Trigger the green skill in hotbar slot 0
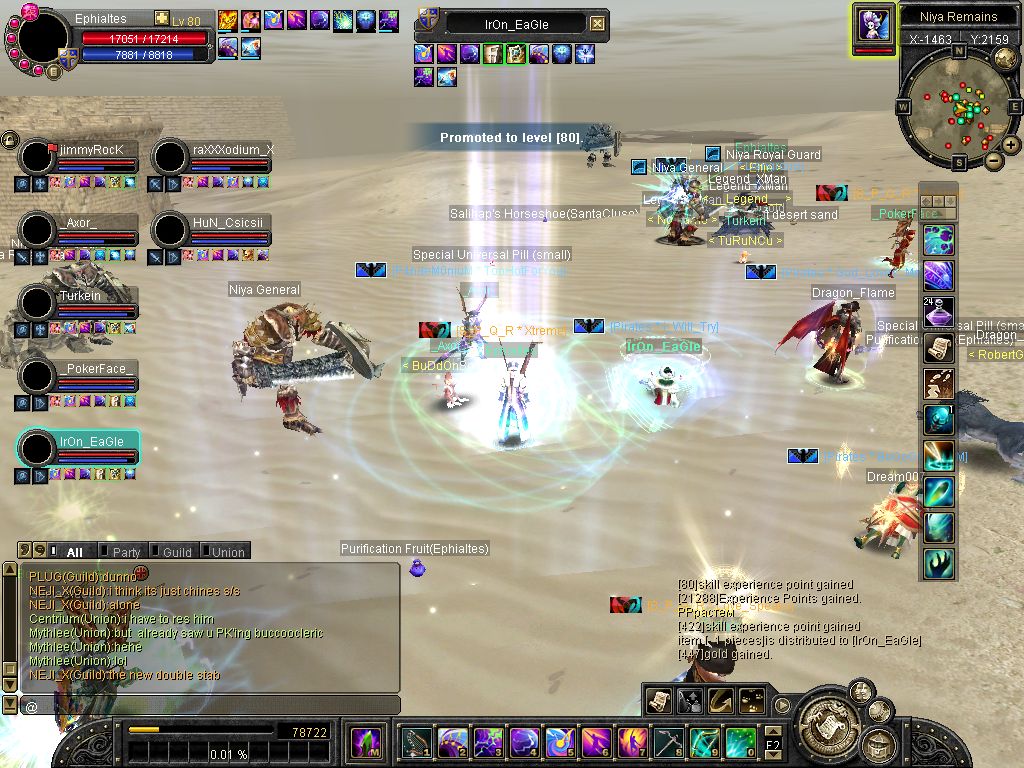This screenshot has height=768, width=1024. click(x=741, y=742)
